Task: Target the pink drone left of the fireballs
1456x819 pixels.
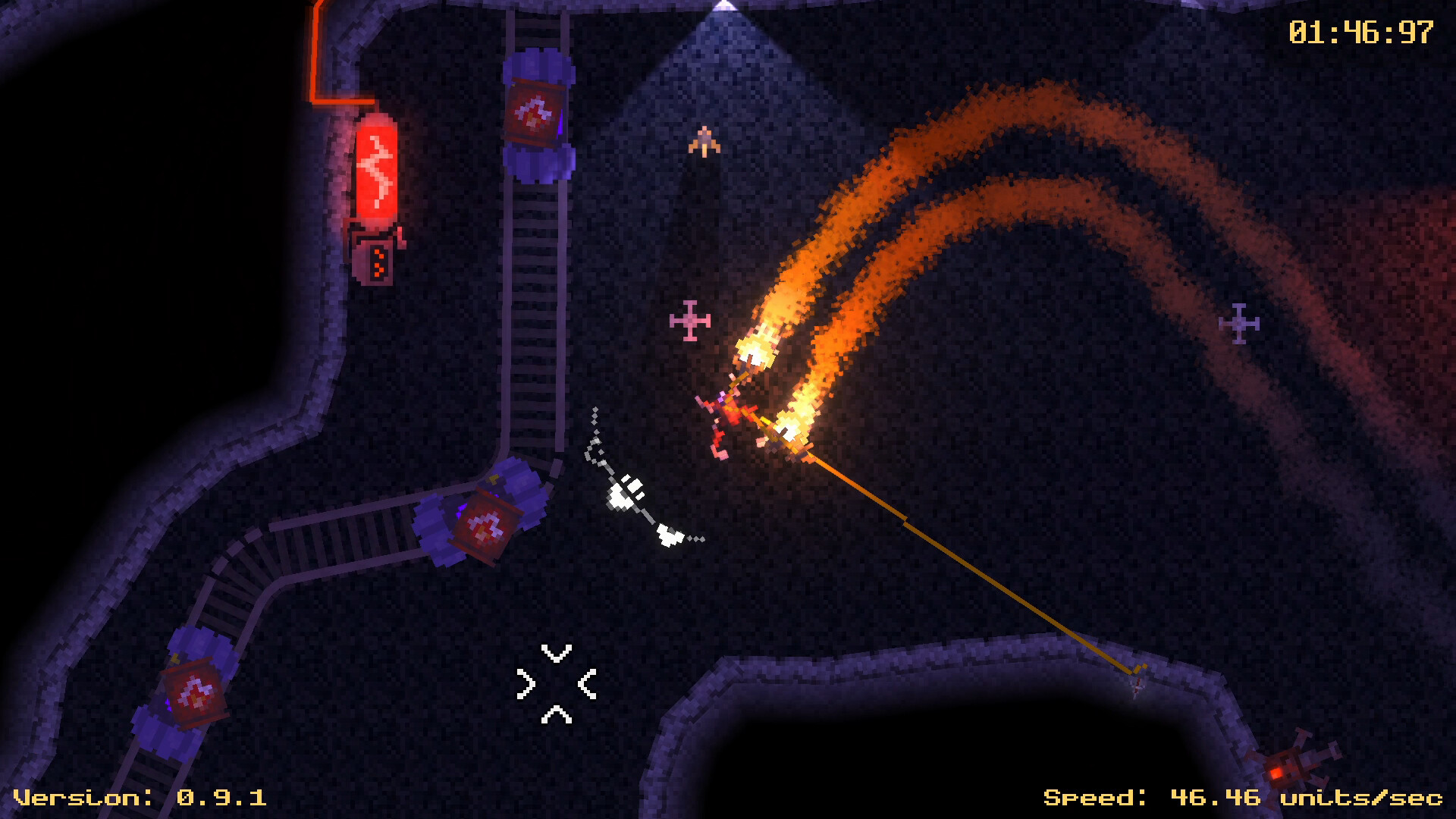Action: pyautogui.click(x=689, y=322)
